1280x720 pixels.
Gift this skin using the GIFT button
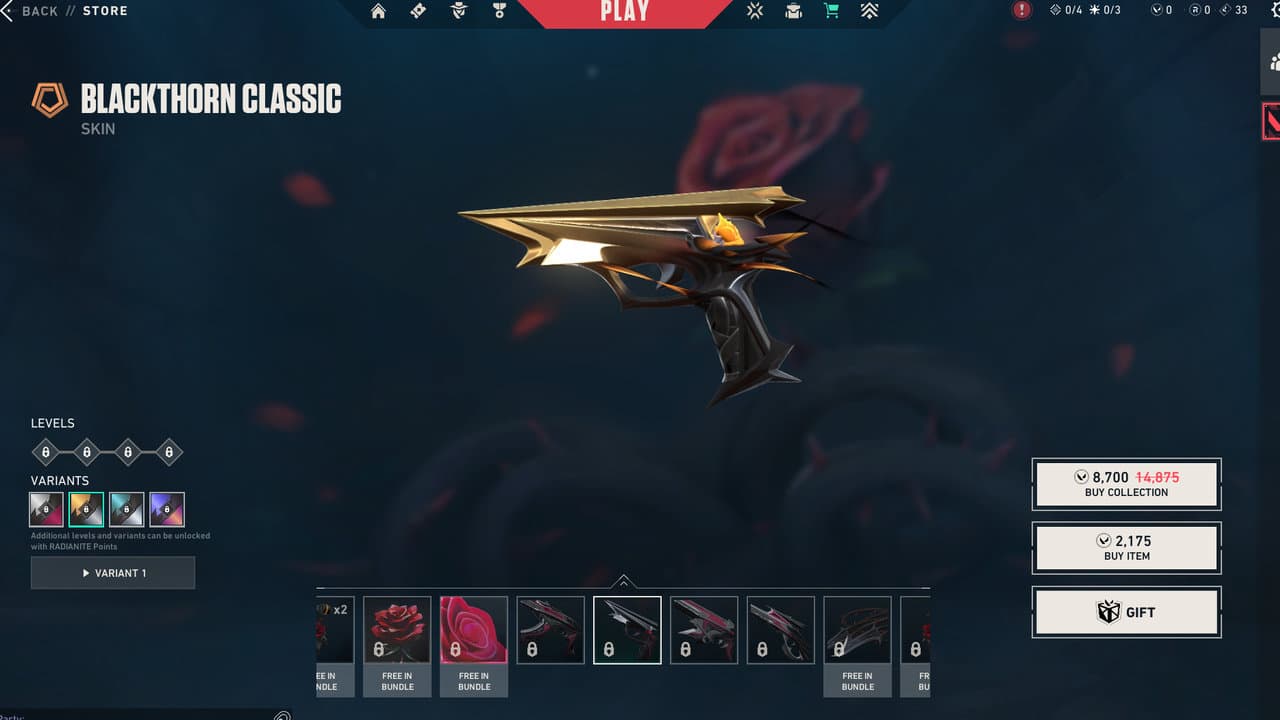1126,612
